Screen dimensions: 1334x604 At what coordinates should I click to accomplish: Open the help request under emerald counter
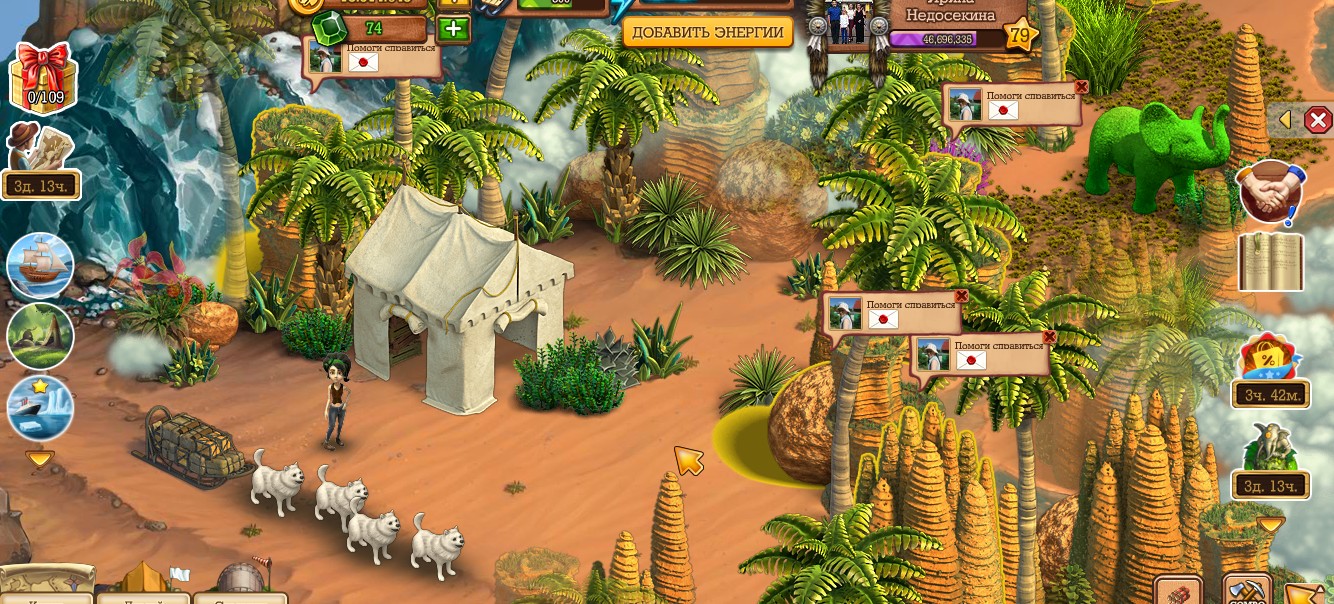(374, 58)
